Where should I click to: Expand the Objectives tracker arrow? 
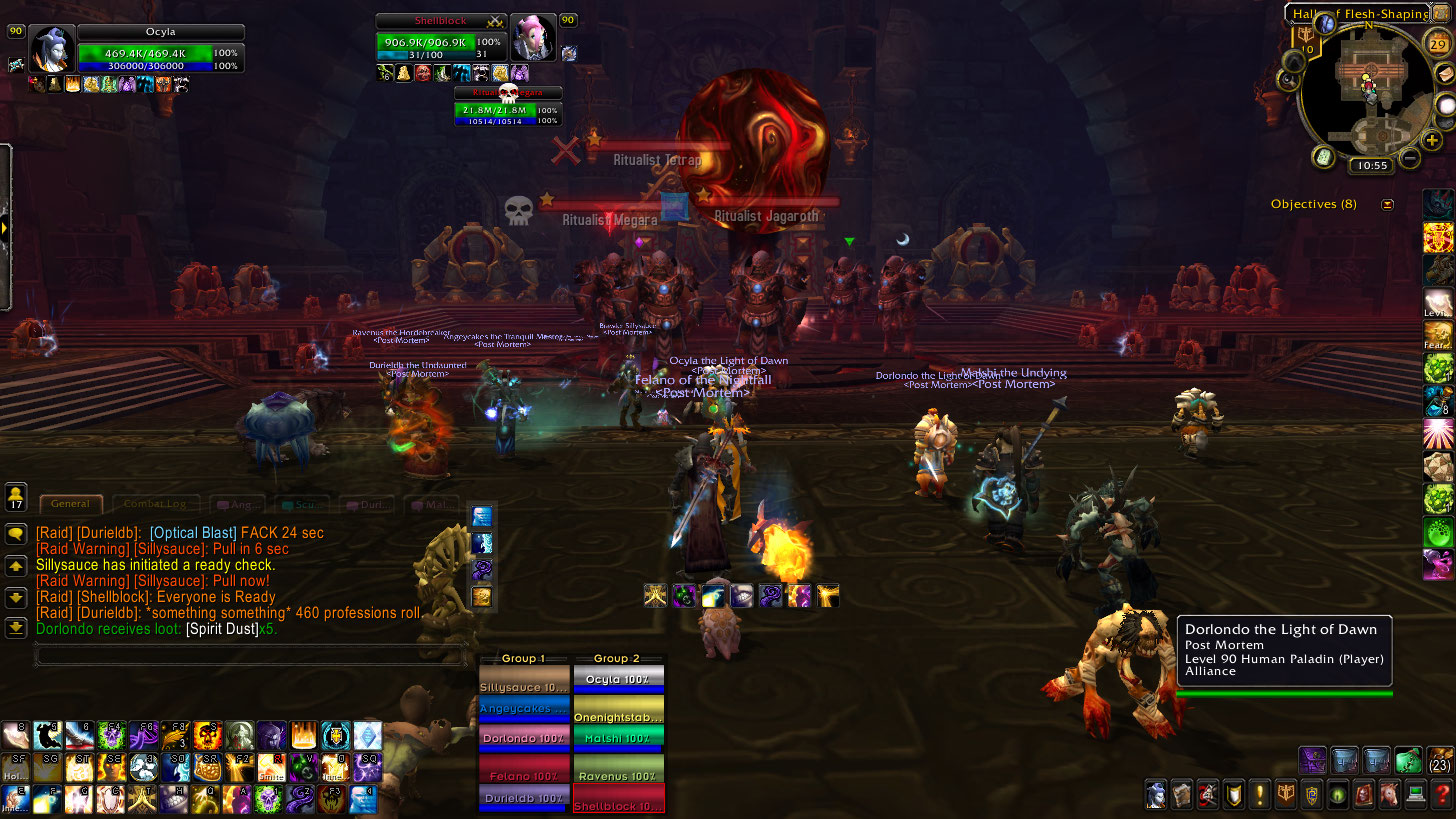1387,204
